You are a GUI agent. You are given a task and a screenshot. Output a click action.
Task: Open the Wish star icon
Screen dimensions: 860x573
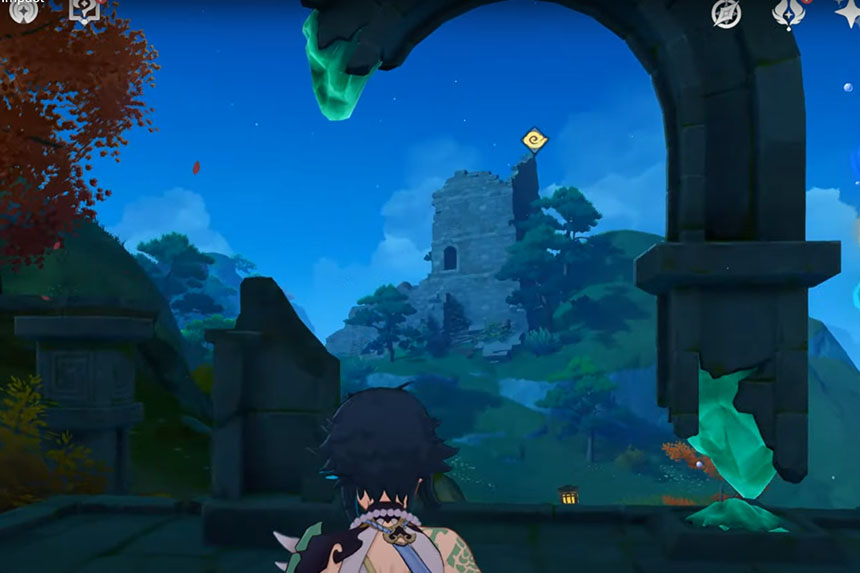pyautogui.click(x=848, y=12)
